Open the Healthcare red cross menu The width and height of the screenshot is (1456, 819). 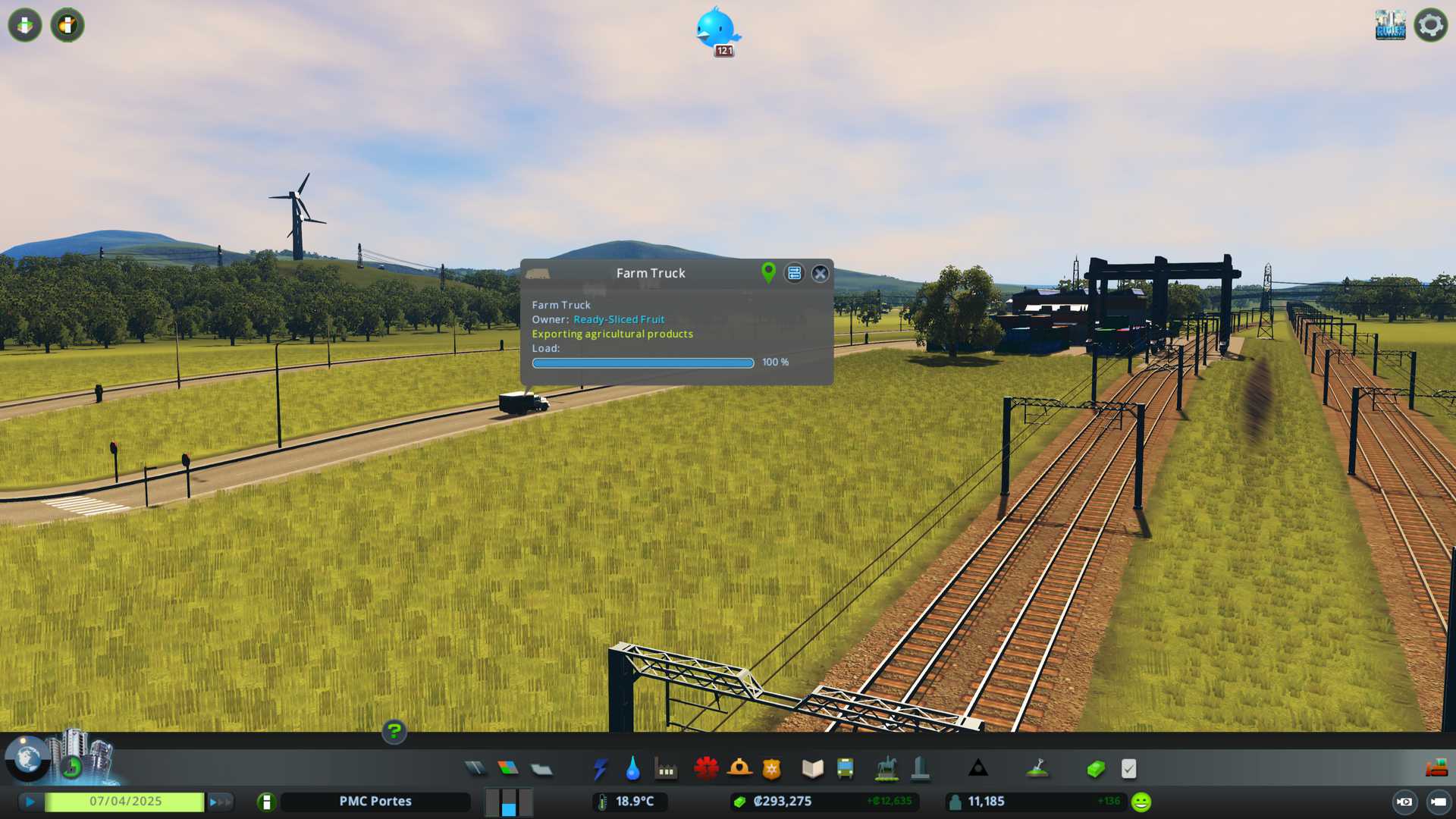click(x=706, y=769)
